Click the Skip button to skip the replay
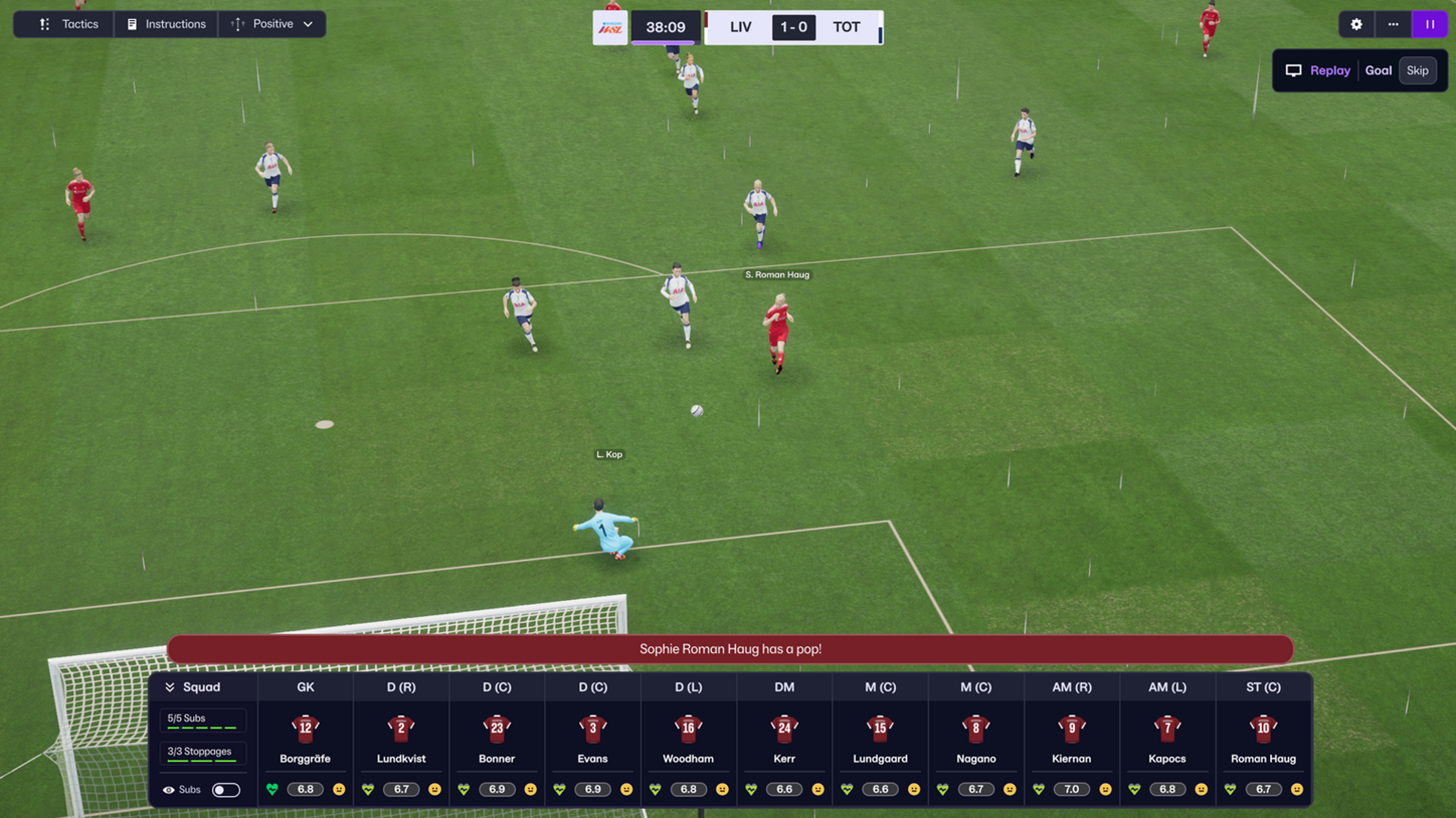1456x818 pixels. (1417, 70)
